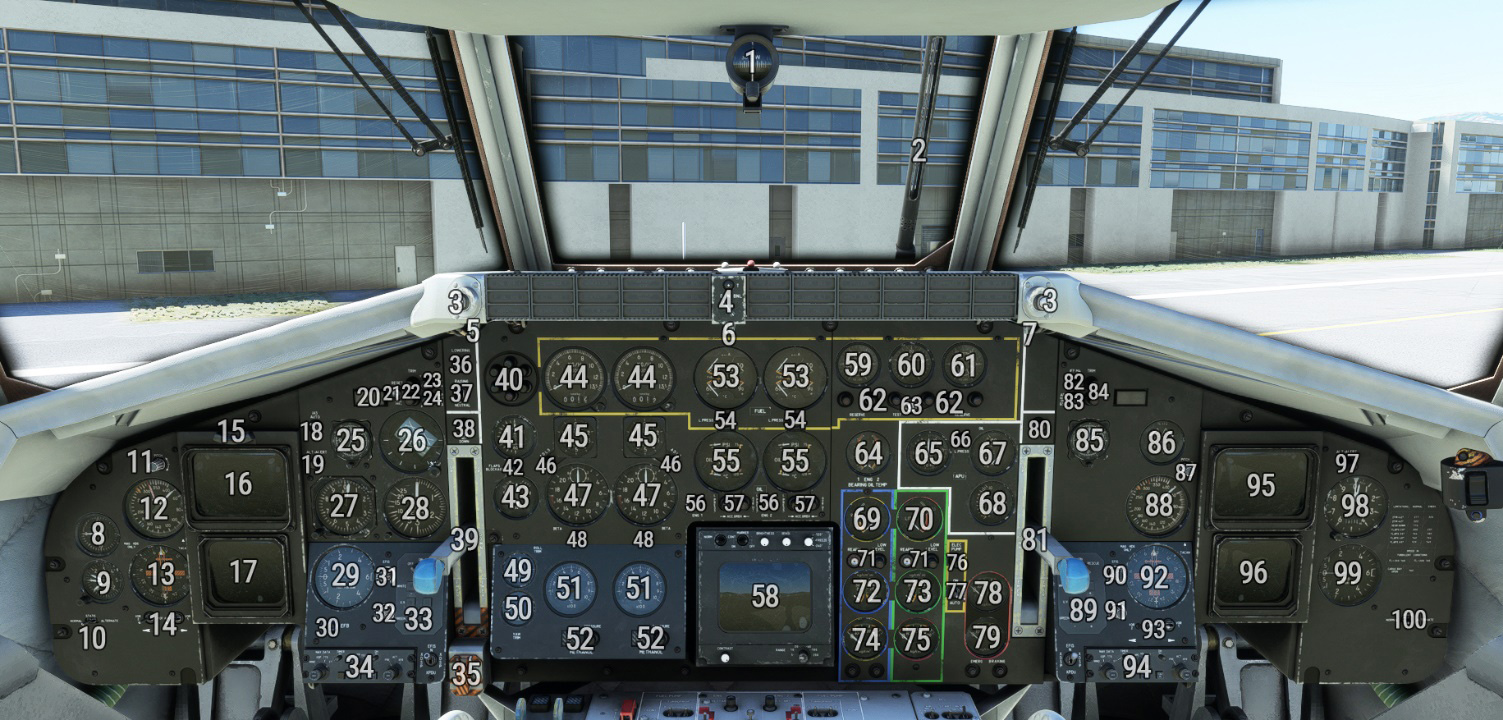
Task: Click the blue-faced dial numbered 29
Action: point(343,576)
